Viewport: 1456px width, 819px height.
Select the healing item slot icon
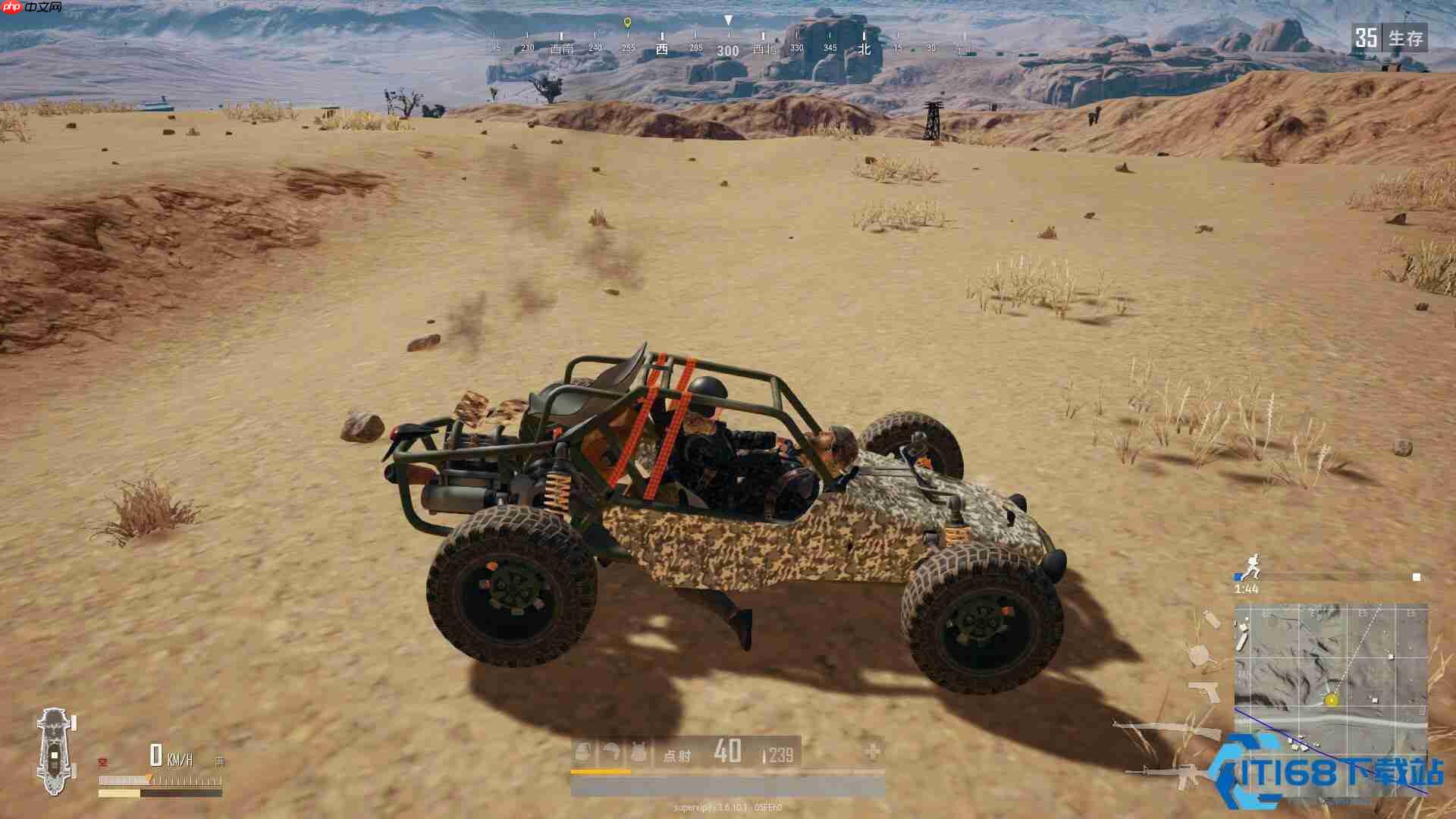click(582, 750)
